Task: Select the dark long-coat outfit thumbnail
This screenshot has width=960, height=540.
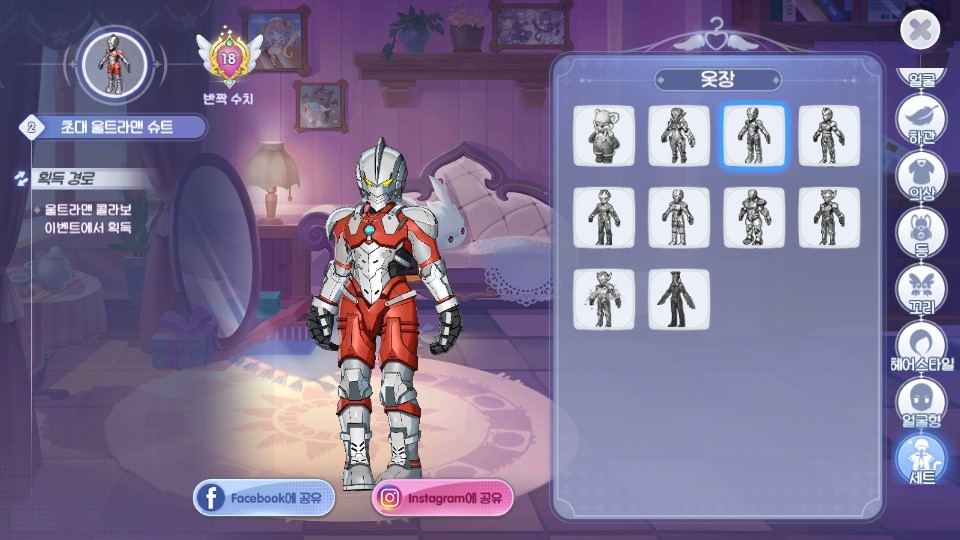Action: coord(679,299)
